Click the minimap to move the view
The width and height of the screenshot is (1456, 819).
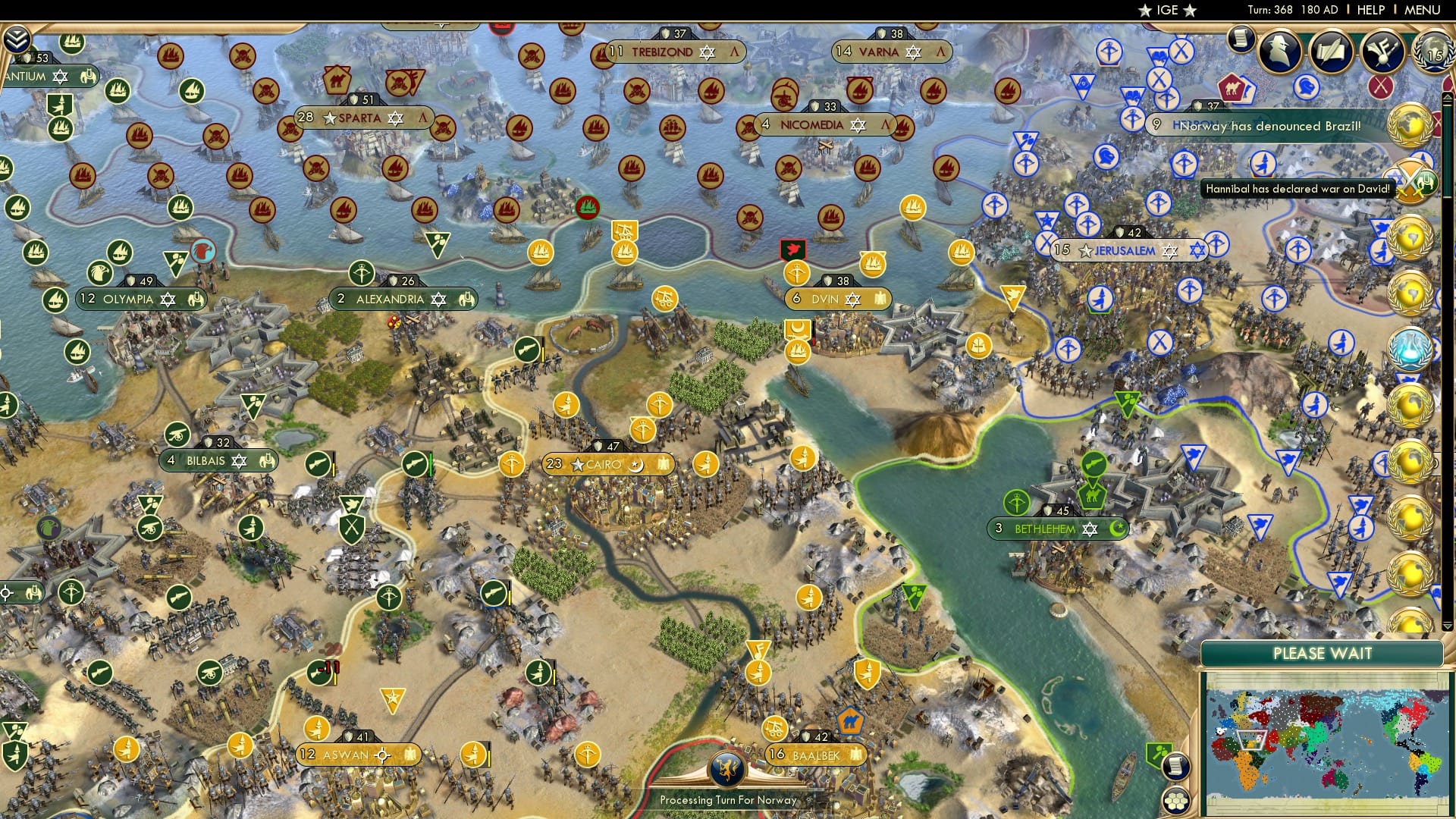click(x=1327, y=739)
